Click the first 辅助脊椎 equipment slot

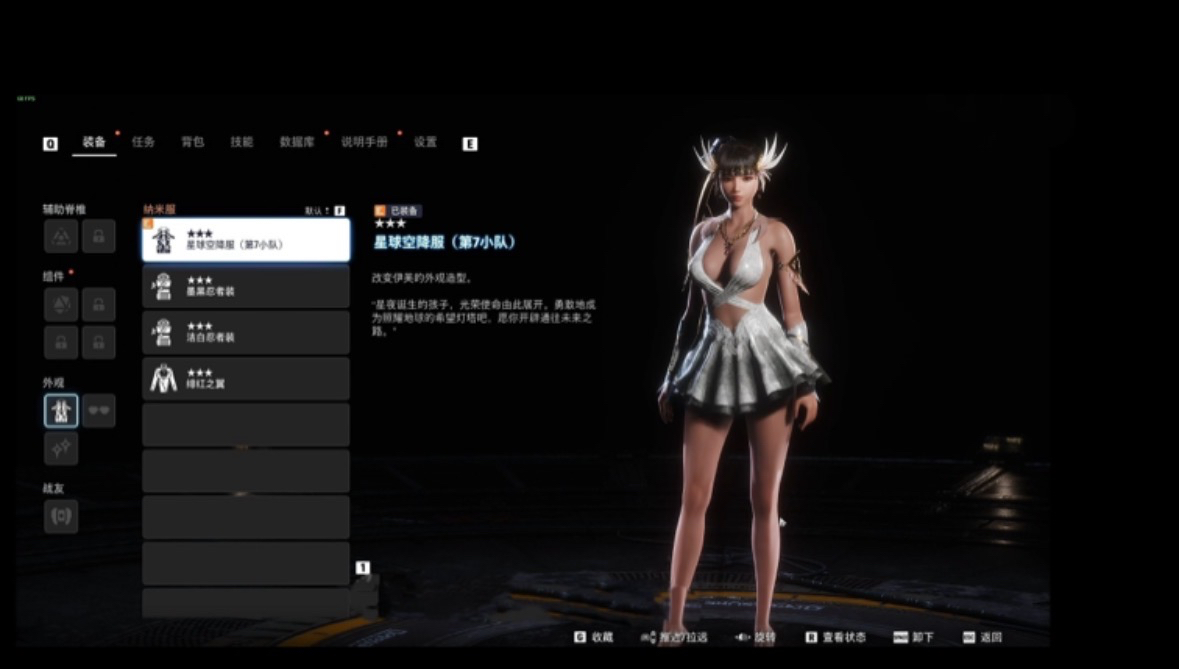[x=61, y=236]
